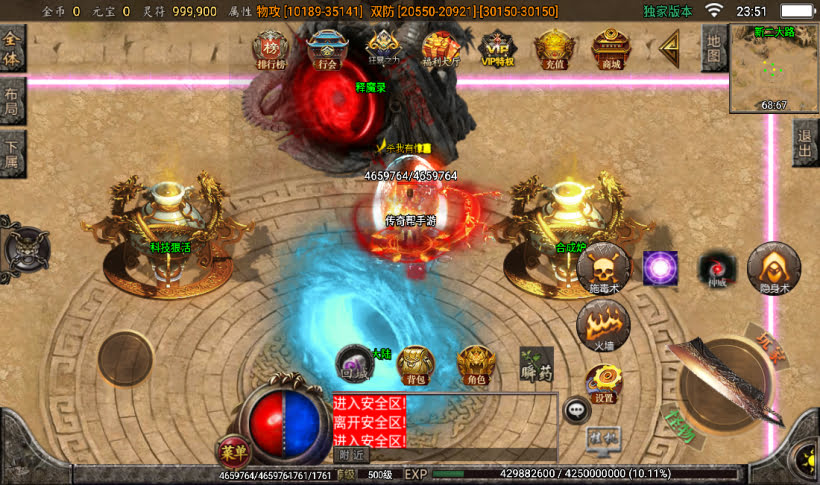Select the 下属 tab on the left edge
The image size is (820, 485).
pos(11,151)
